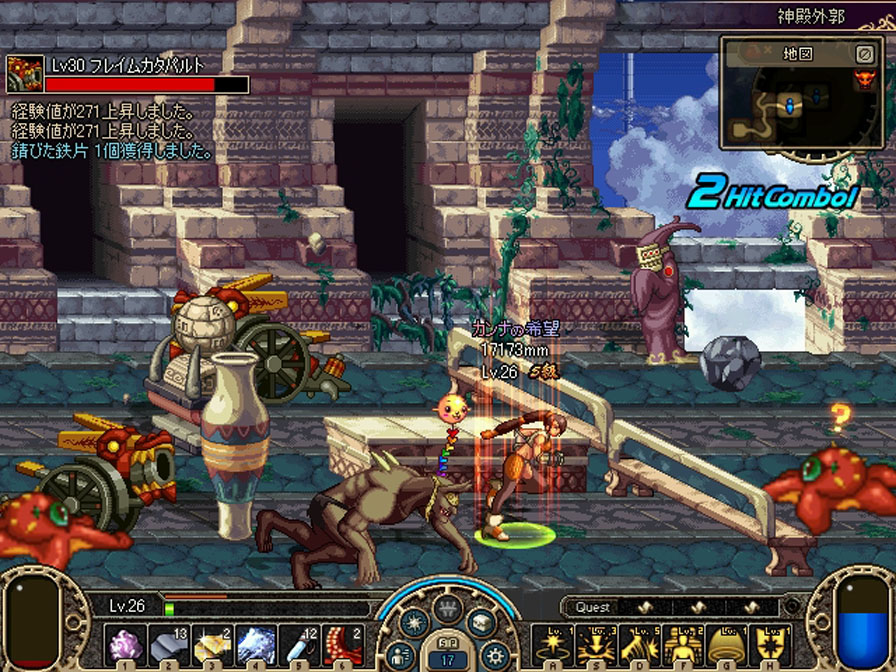Click the boss room demon icon on minimap

pos(864,79)
